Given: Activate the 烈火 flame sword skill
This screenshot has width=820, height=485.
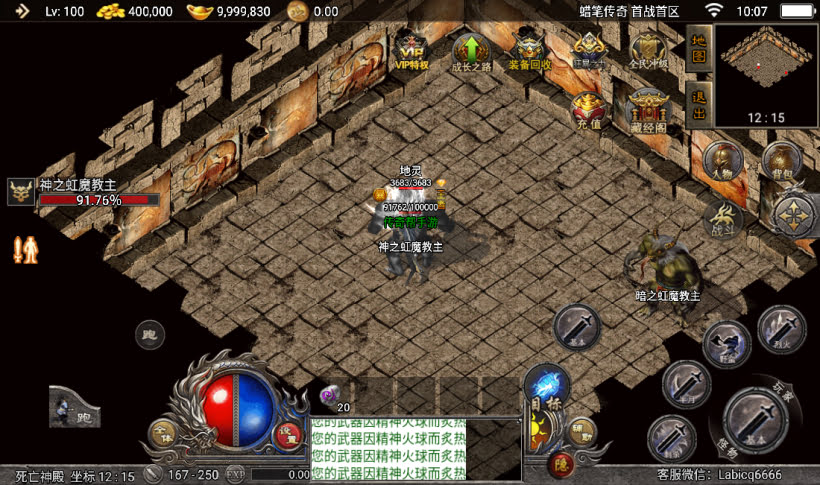Looking at the screenshot, I should [x=781, y=328].
